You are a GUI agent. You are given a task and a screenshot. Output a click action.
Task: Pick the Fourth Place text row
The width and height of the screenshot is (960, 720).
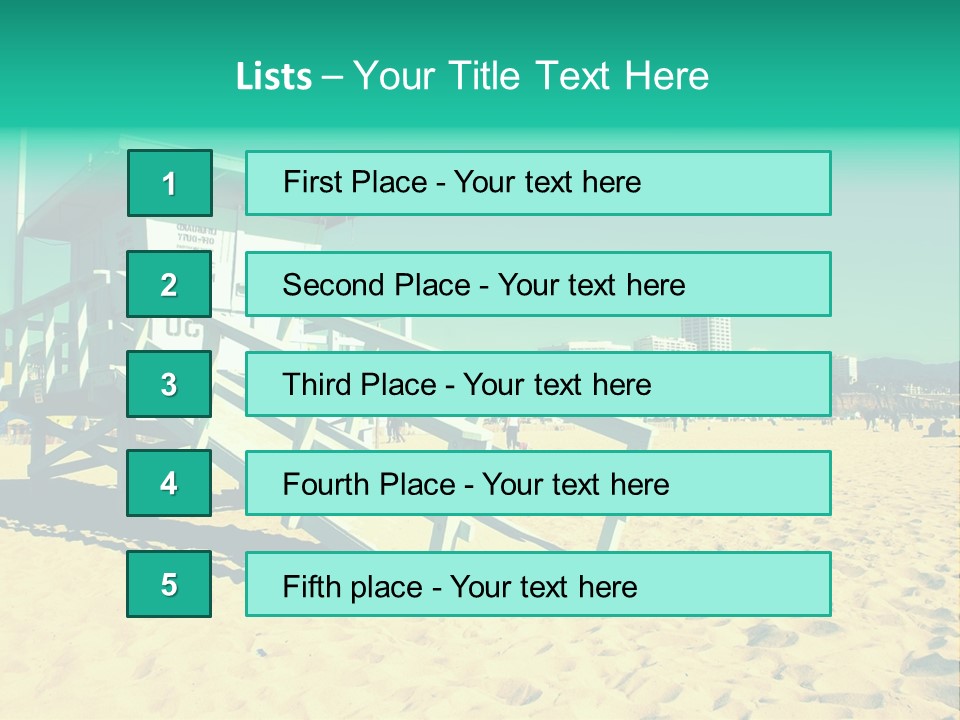(538, 484)
